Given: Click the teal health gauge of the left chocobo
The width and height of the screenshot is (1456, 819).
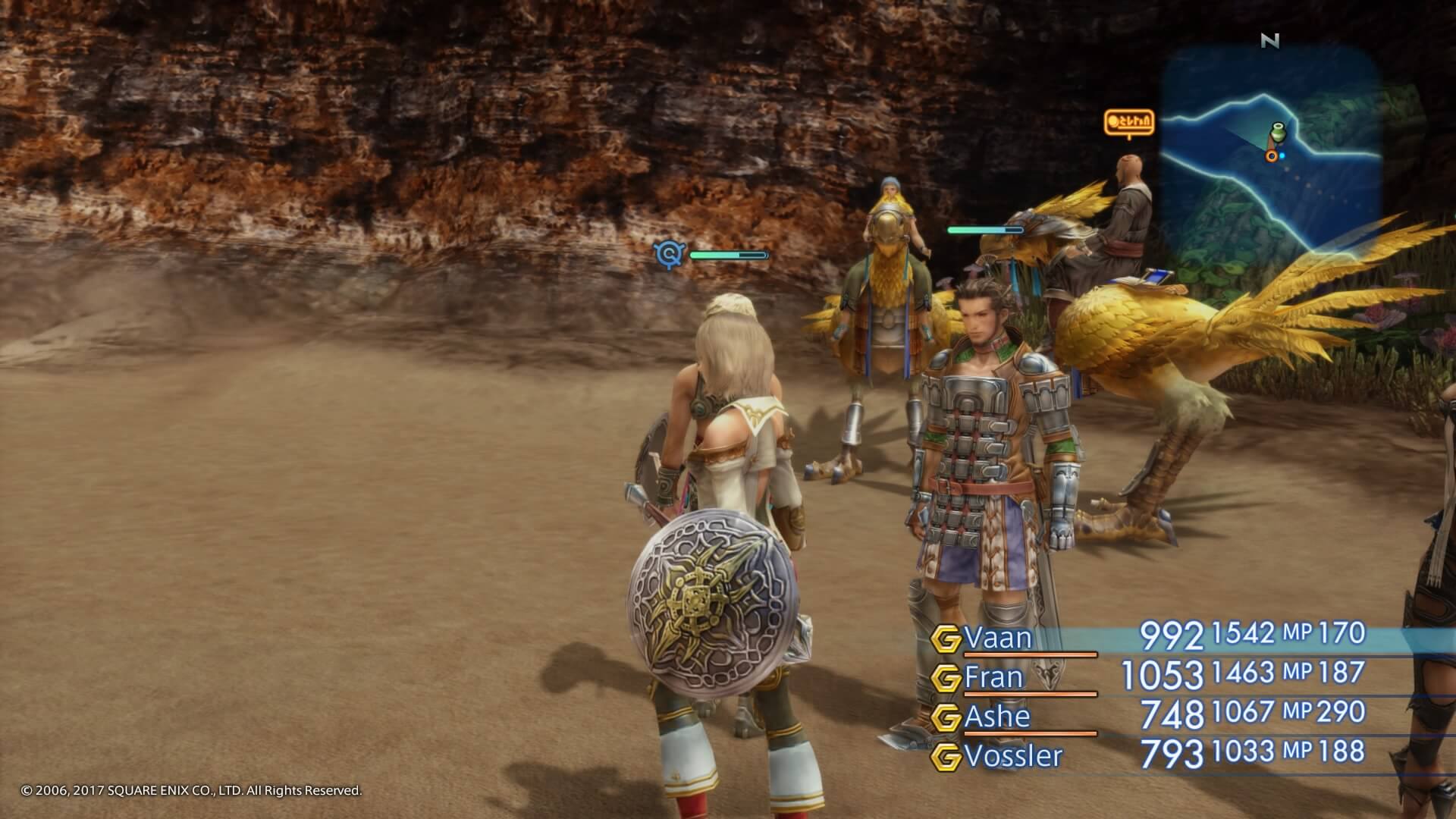Looking at the screenshot, I should click(x=728, y=256).
